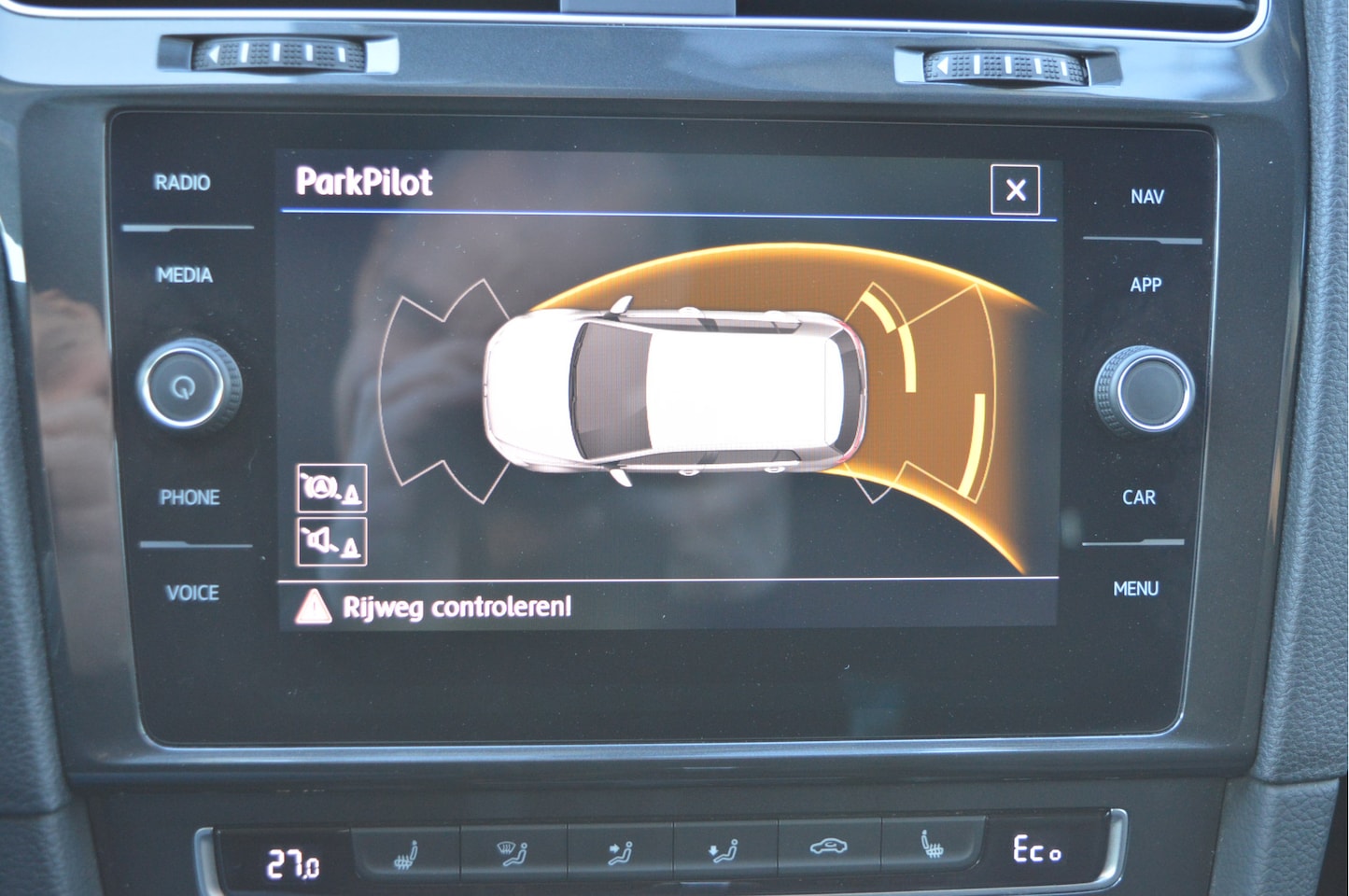This screenshot has width=1349, height=896.
Task: Toggle the automatic brake warning icon
Action: click(331, 488)
